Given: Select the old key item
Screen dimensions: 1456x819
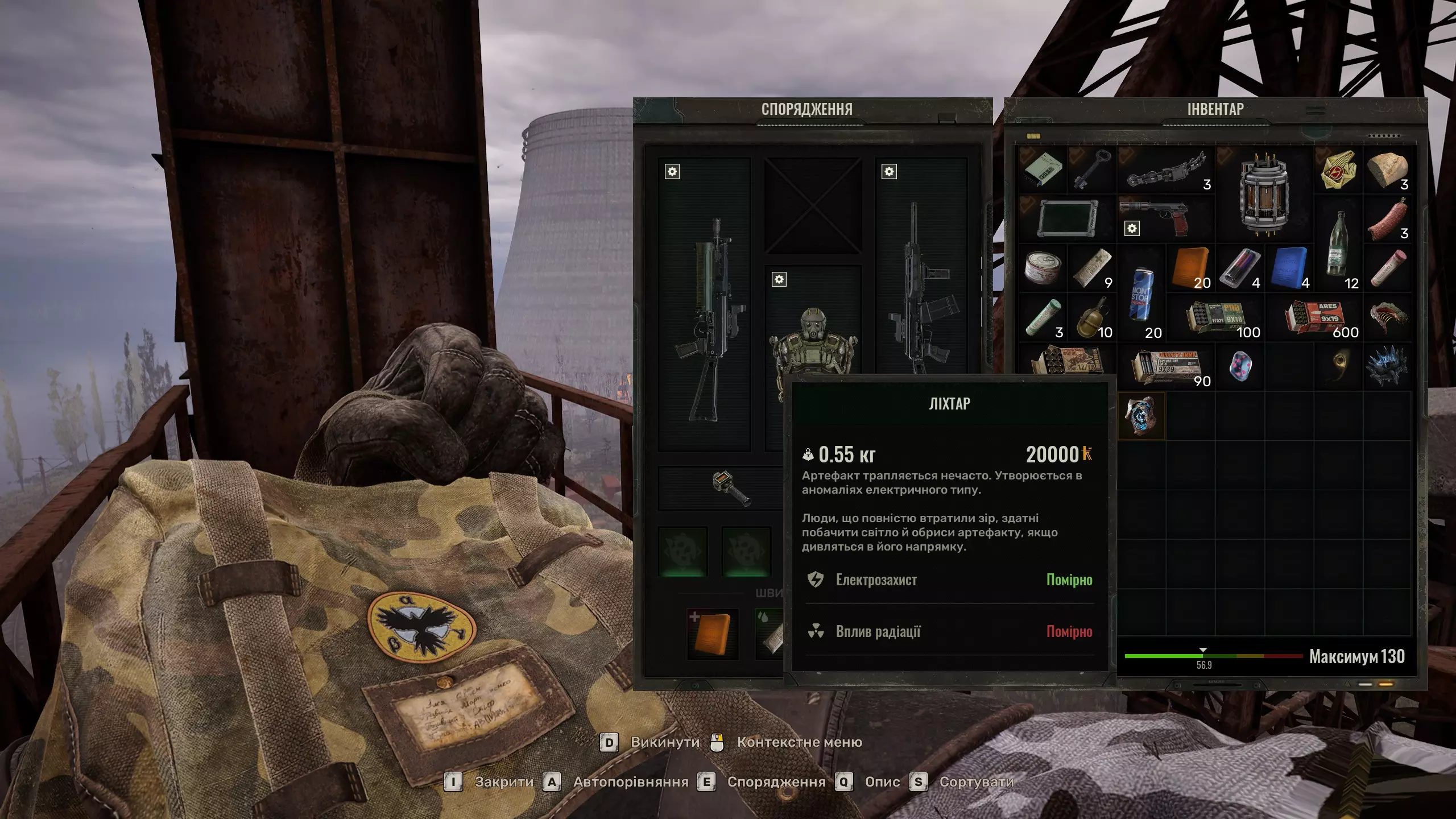Looking at the screenshot, I should (1092, 169).
